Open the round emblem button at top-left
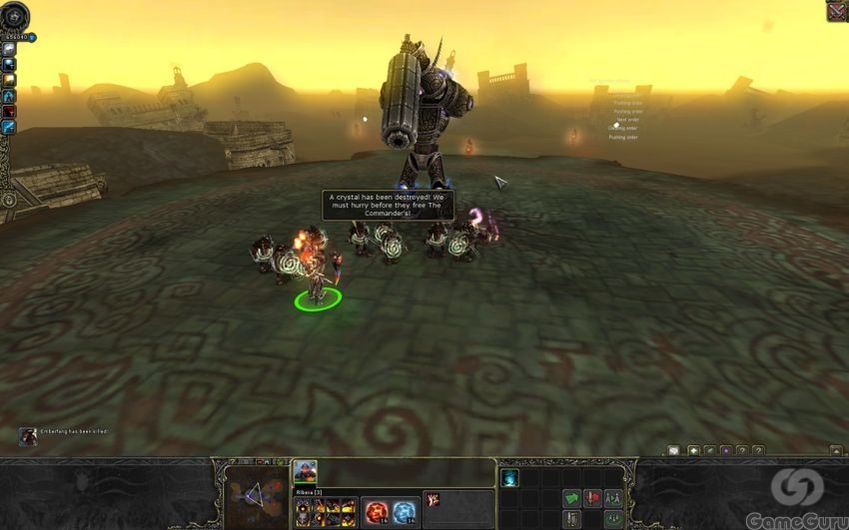 [15, 15]
